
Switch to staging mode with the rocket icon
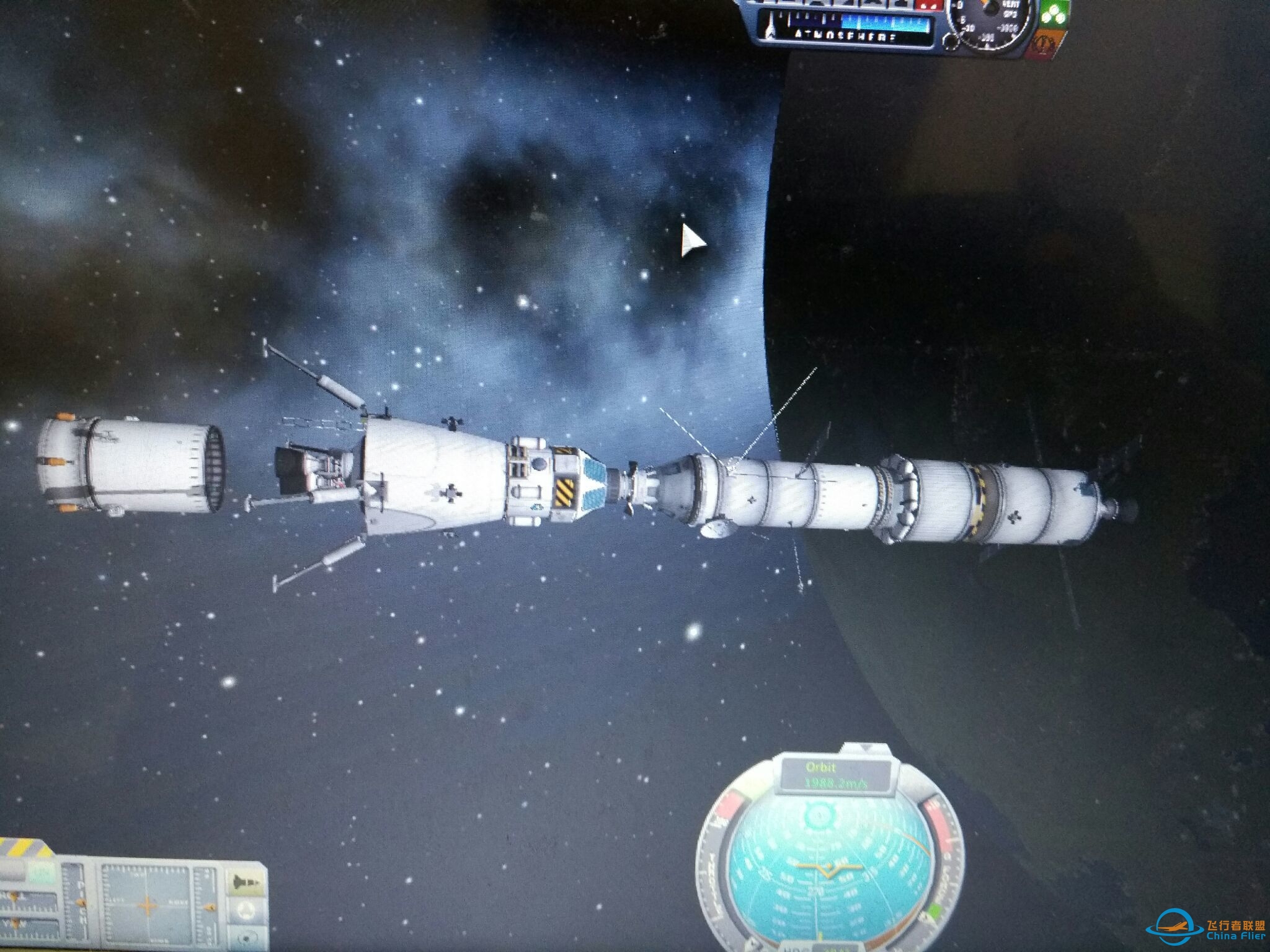[x=246, y=881]
